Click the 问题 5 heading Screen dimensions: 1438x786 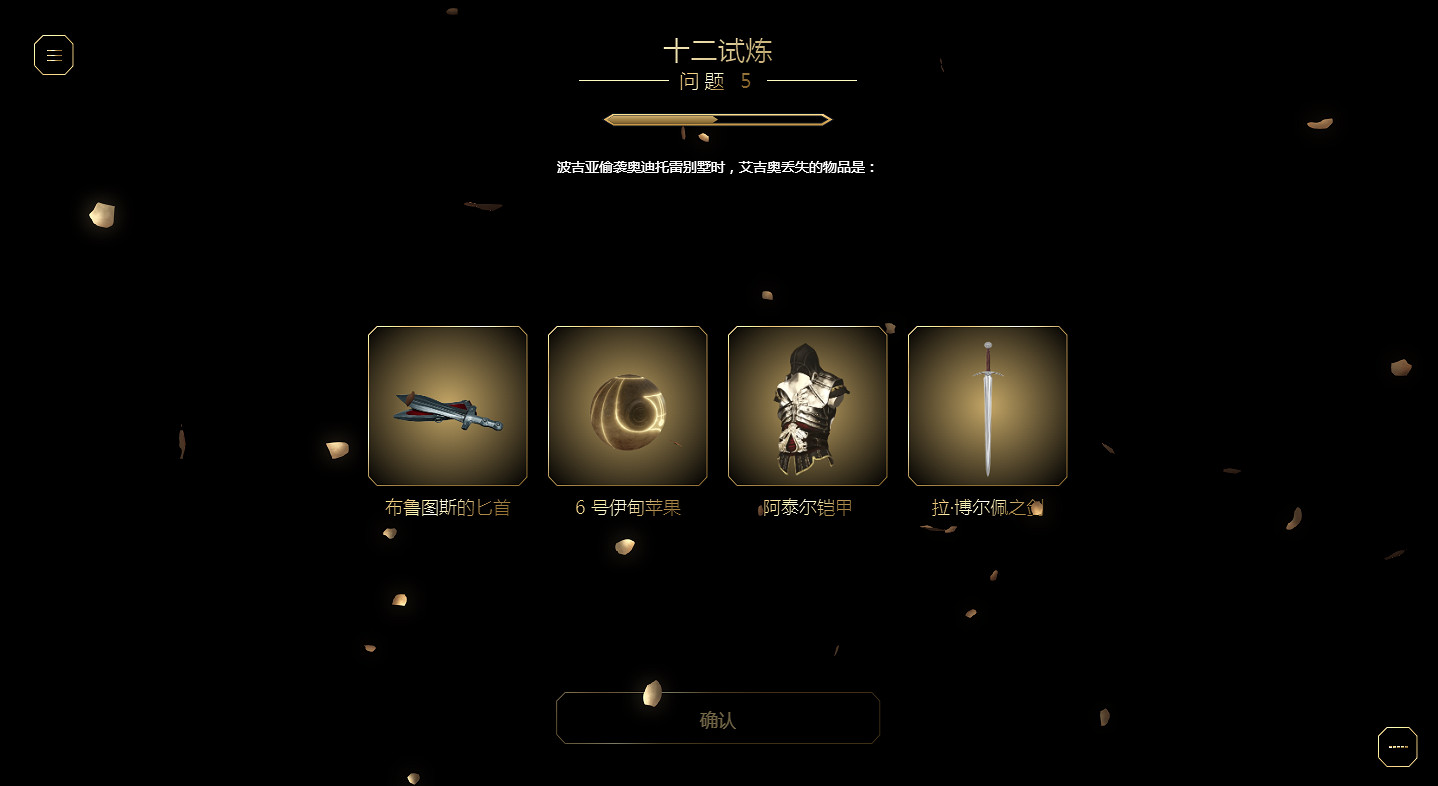tap(717, 82)
